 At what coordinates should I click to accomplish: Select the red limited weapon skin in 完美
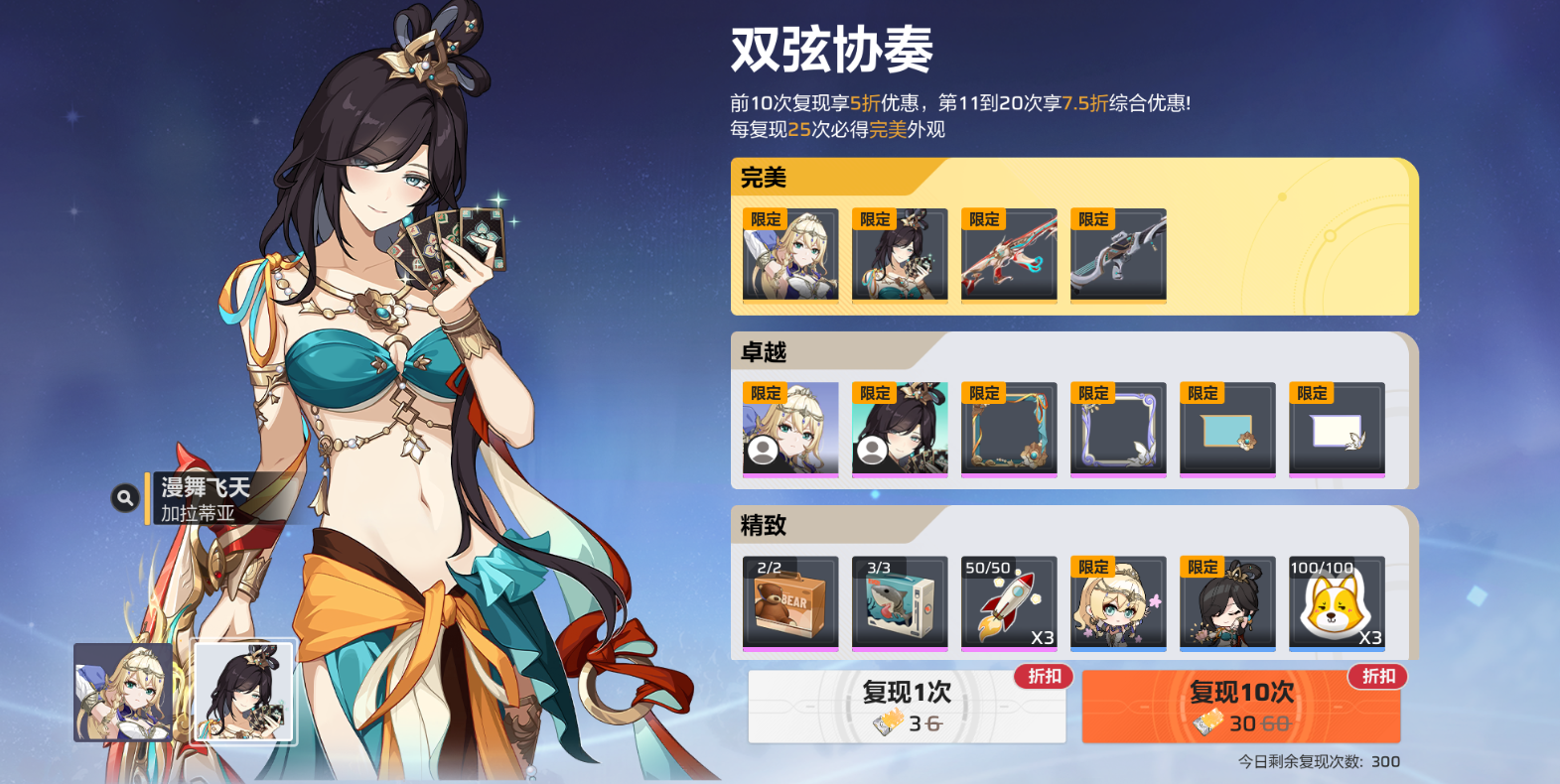pyautogui.click(x=1008, y=256)
